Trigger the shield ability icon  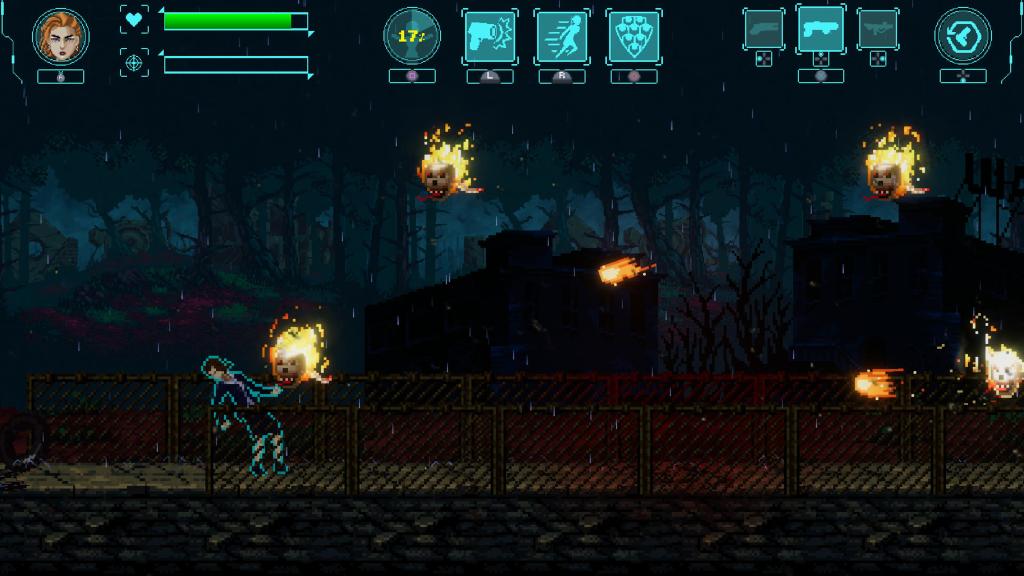634,37
